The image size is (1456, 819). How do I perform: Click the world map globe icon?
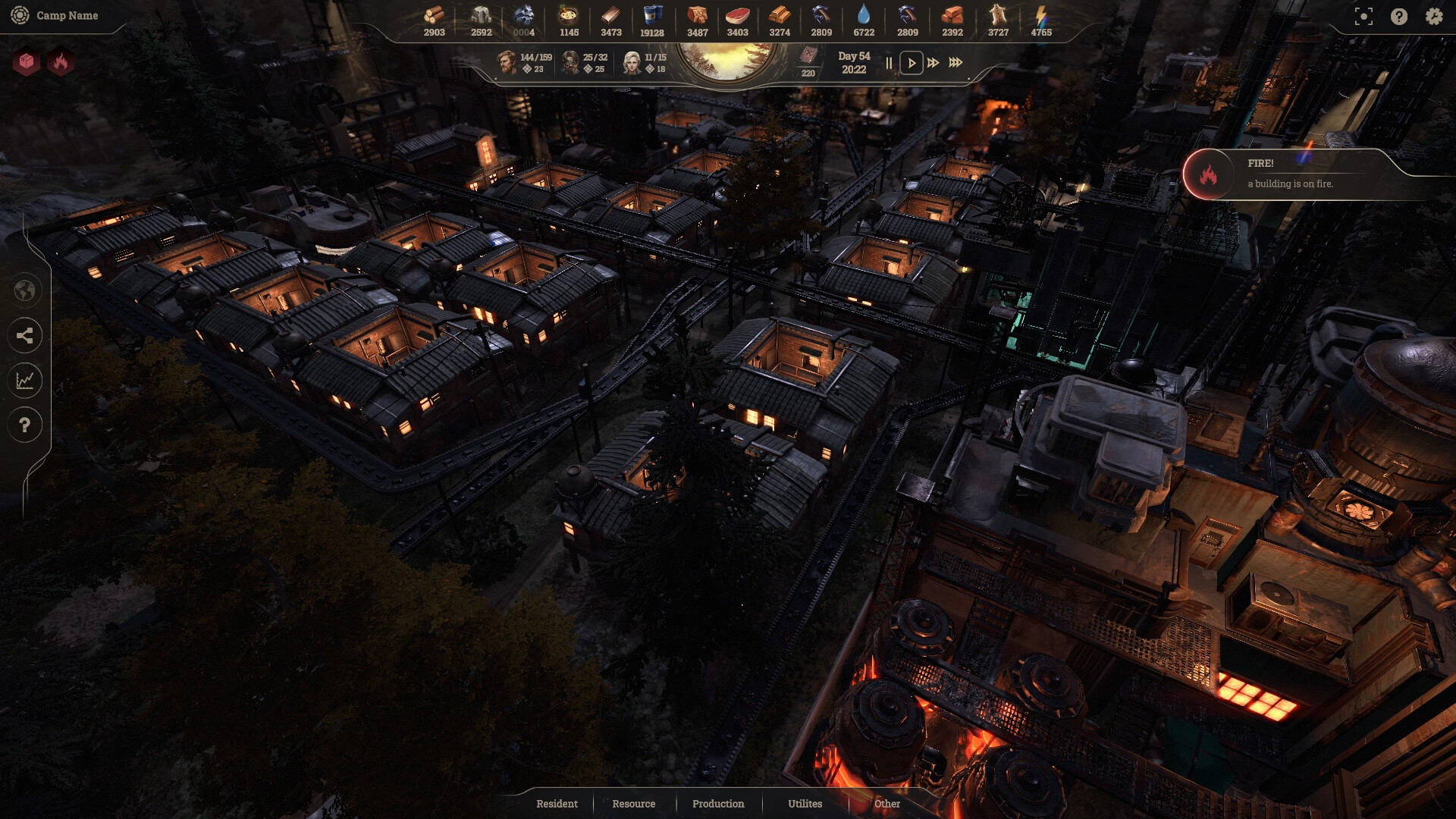point(25,290)
